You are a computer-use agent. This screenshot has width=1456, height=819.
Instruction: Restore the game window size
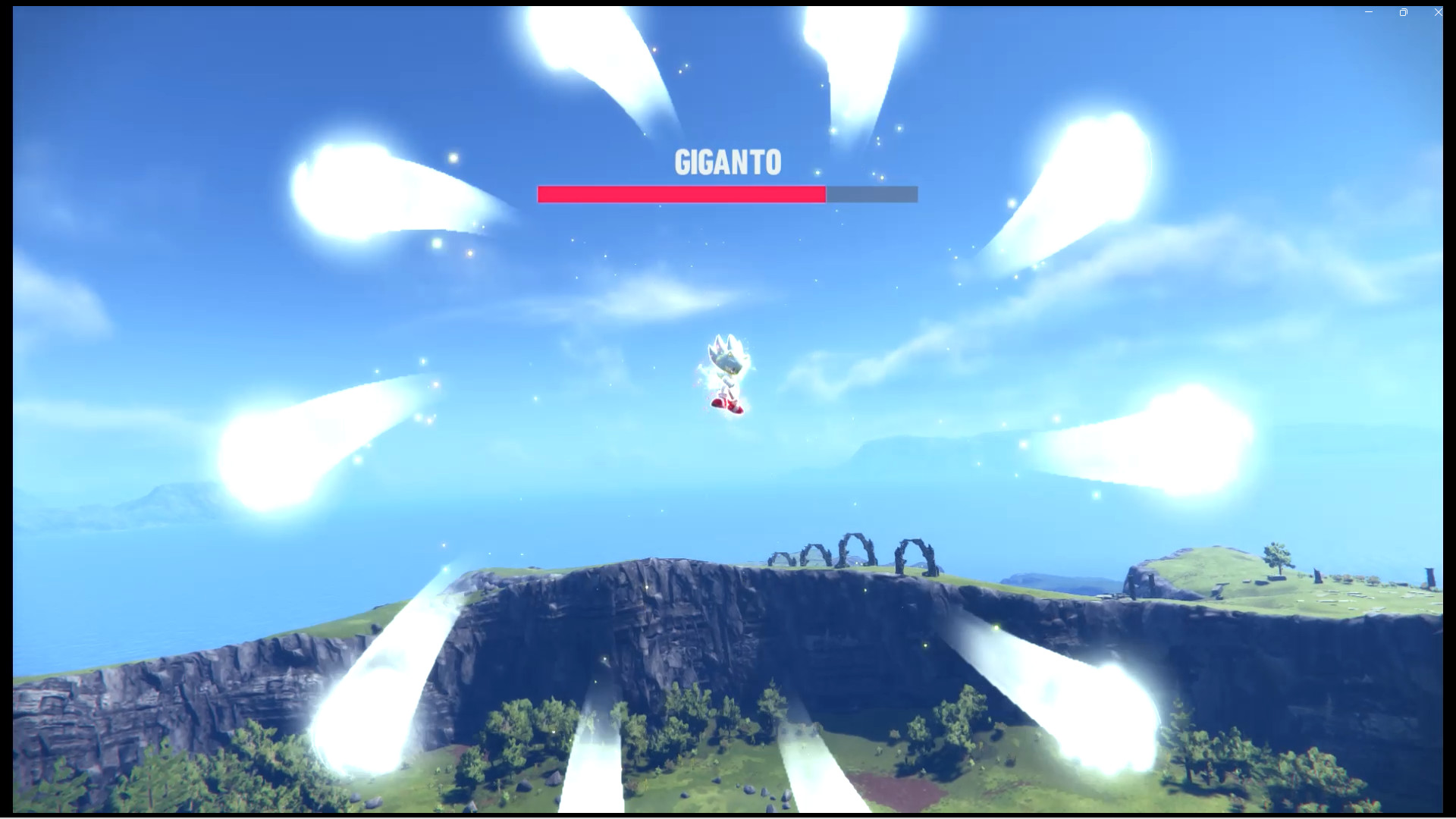pyautogui.click(x=1404, y=12)
